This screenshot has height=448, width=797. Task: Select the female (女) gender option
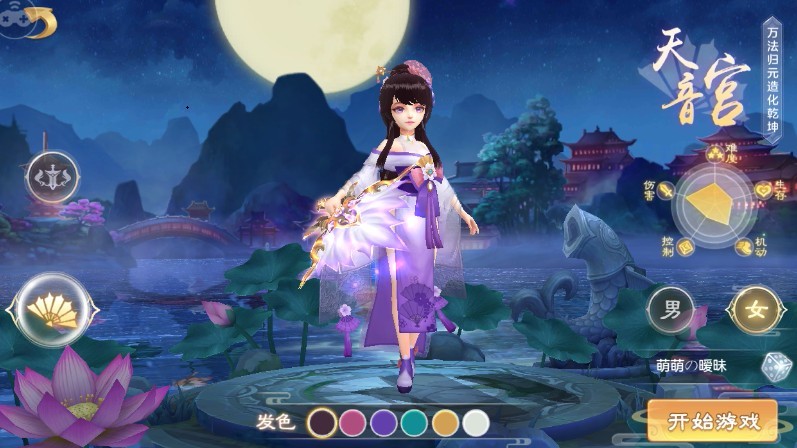[756, 309]
